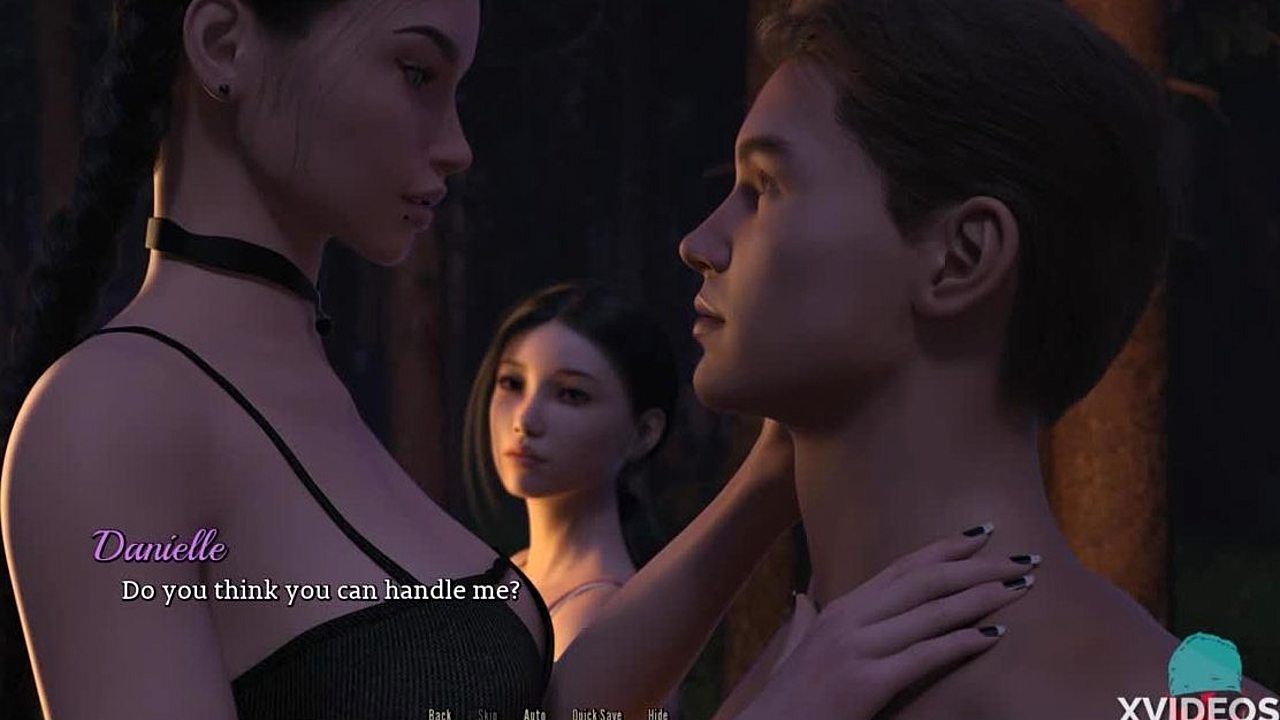Hide the dialogue interface
Image resolution: width=1280 pixels, height=720 pixels.
pos(657,714)
